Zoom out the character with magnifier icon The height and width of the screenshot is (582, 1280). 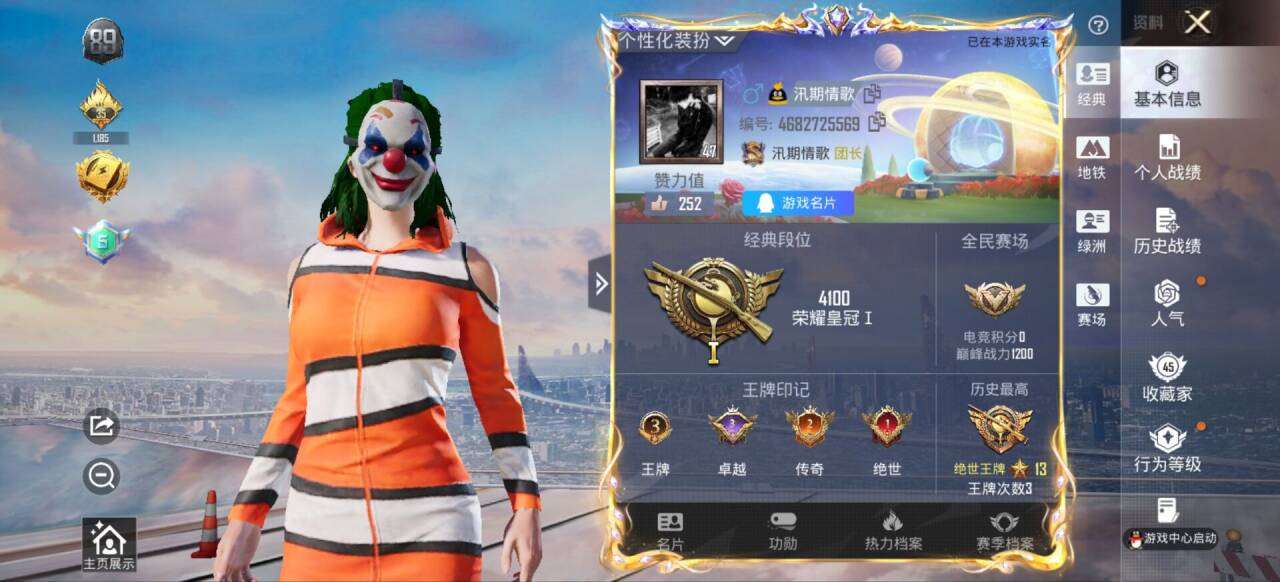pyautogui.click(x=102, y=476)
